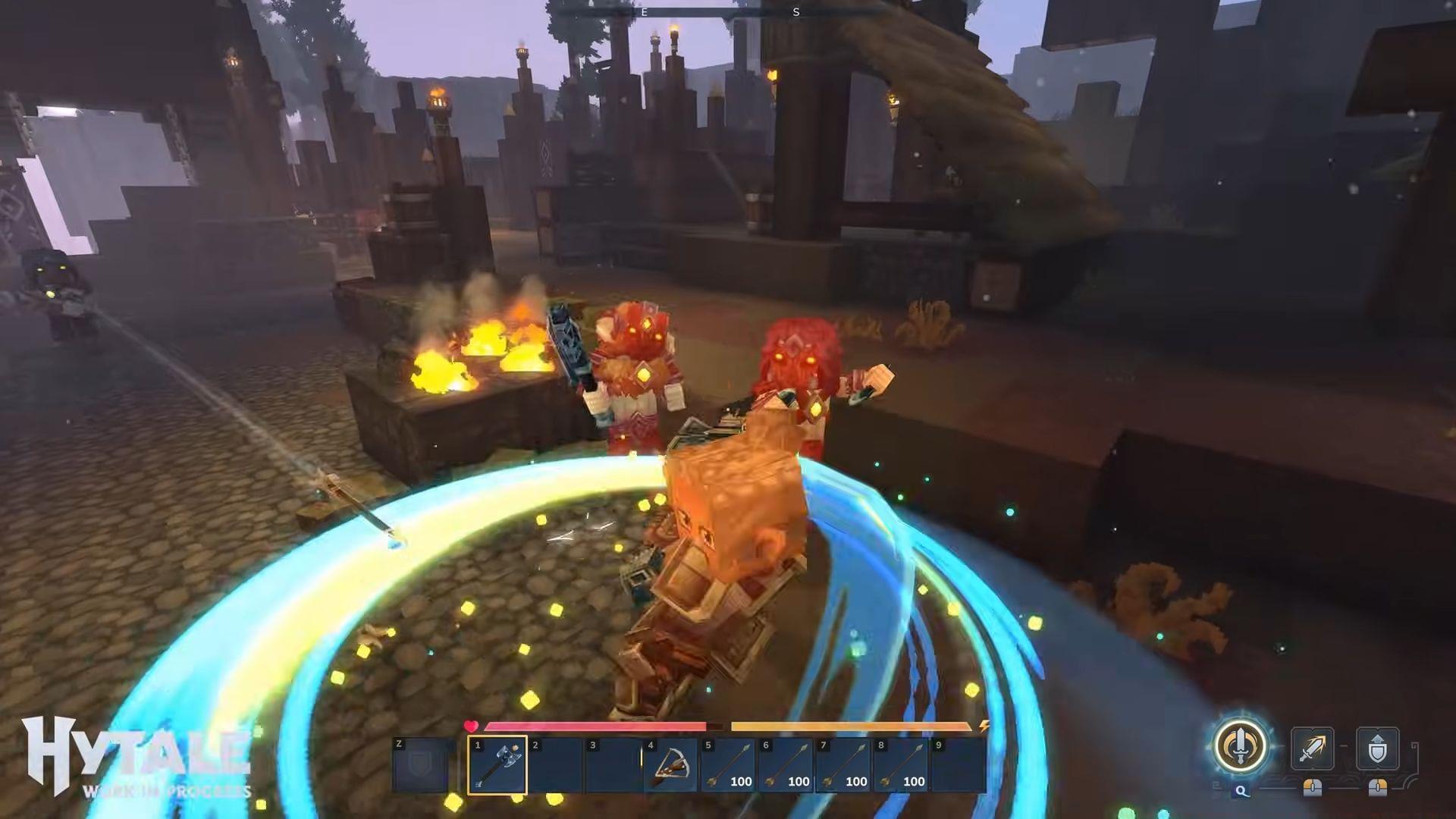Click the lightning bolt icon by the stamina bar

click(982, 725)
